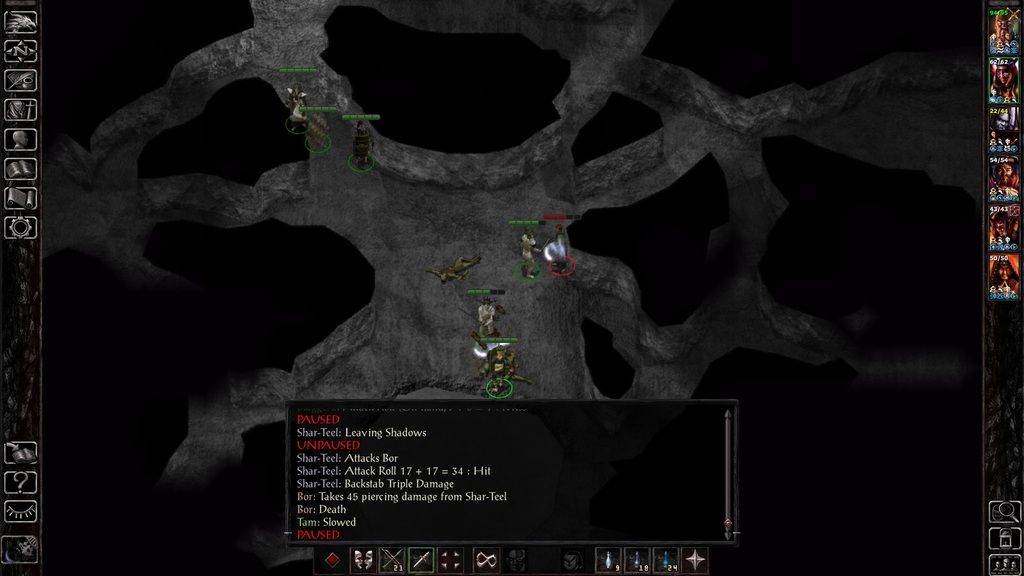
Task: Click the combat log scroll-down arrow
Action: [727, 524]
